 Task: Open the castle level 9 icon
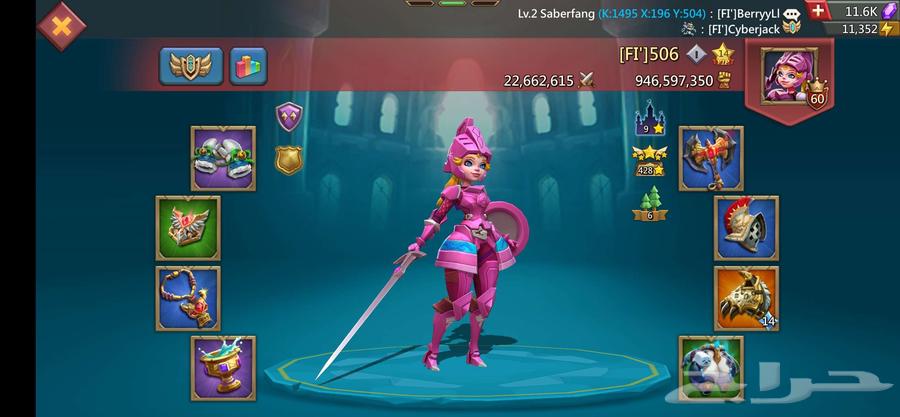click(x=650, y=118)
